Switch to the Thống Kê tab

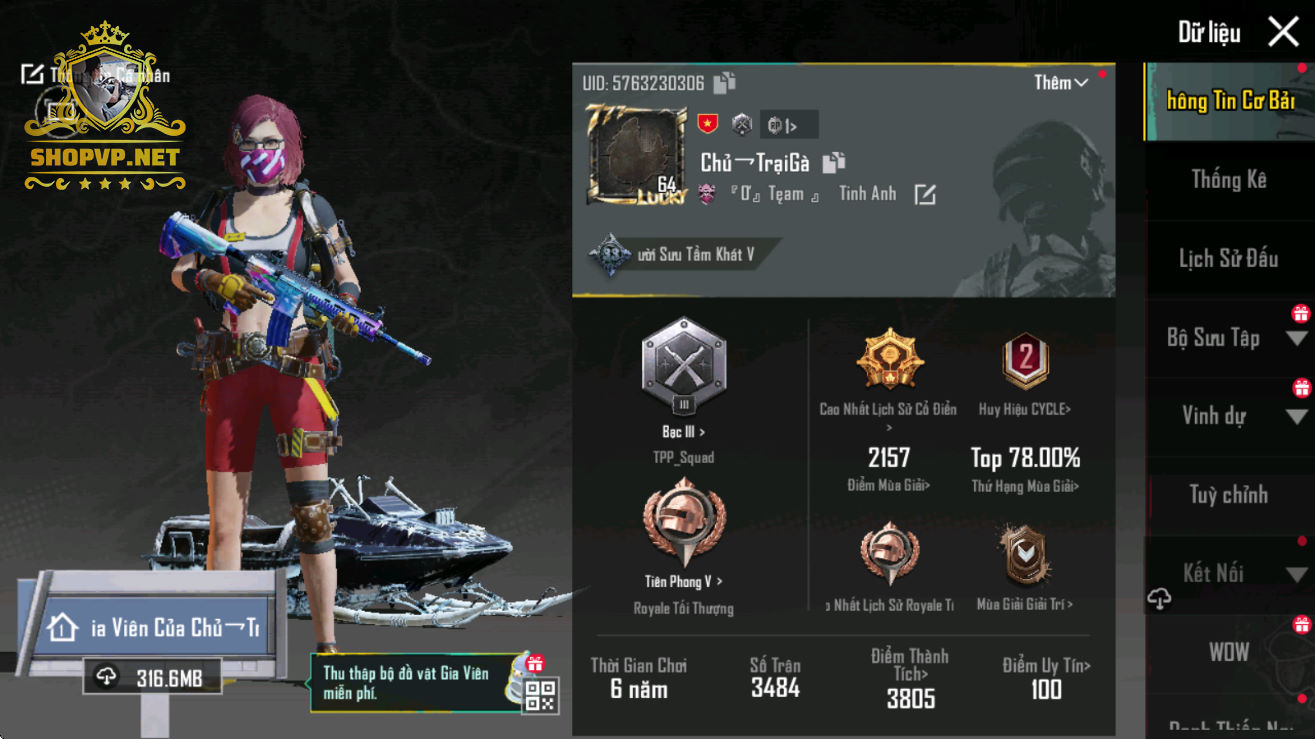[x=1228, y=180]
